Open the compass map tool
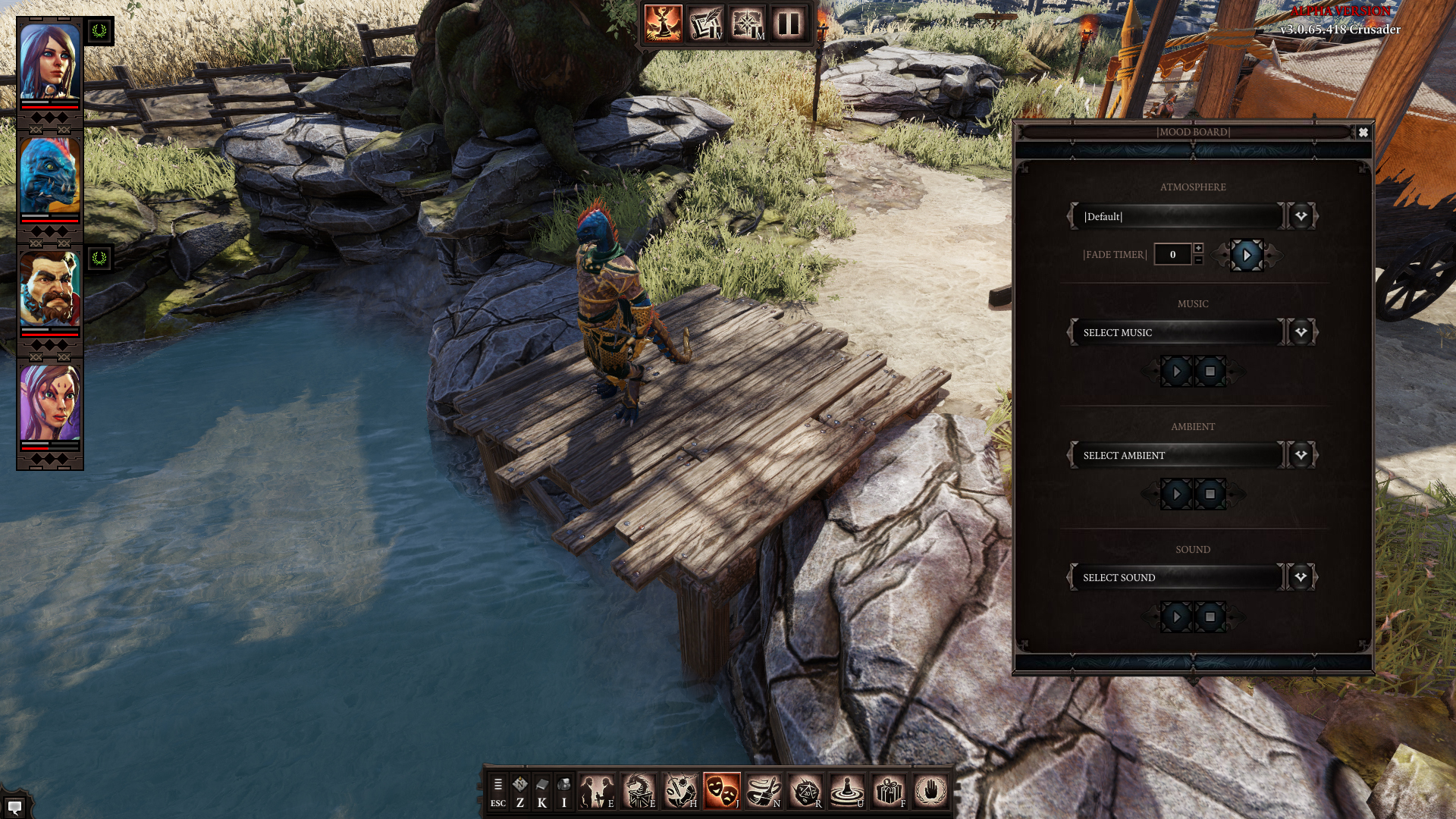 [x=747, y=24]
